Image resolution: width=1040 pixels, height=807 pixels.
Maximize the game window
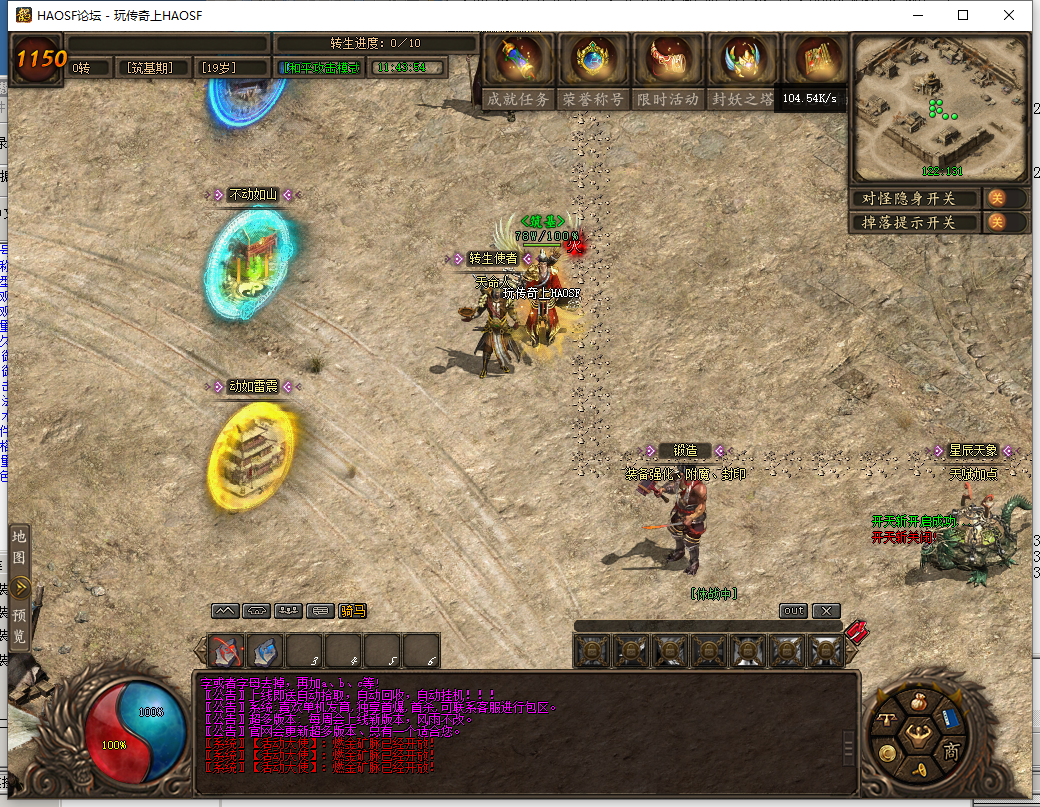click(963, 15)
